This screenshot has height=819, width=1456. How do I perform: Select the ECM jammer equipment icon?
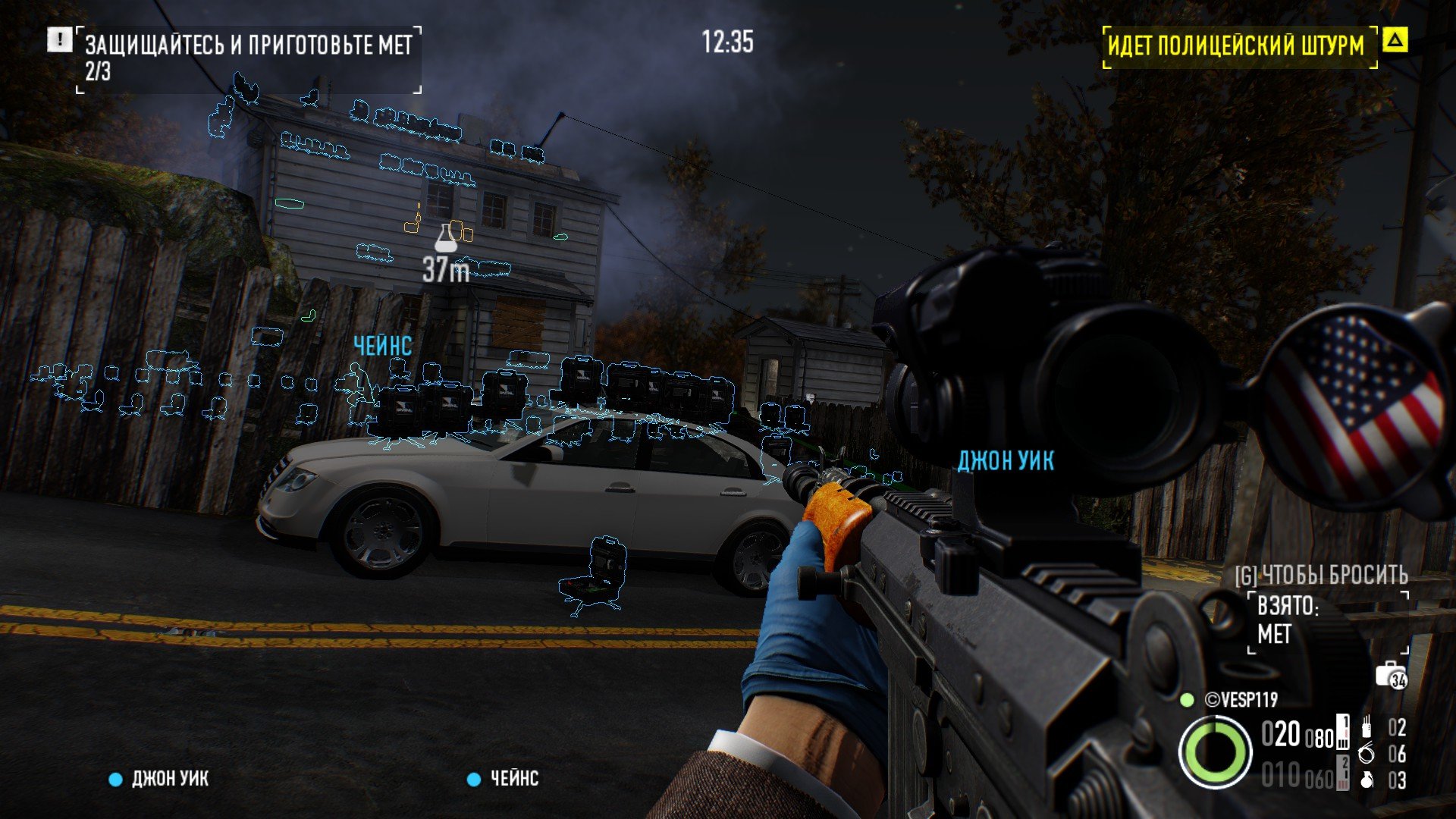coord(1366,727)
